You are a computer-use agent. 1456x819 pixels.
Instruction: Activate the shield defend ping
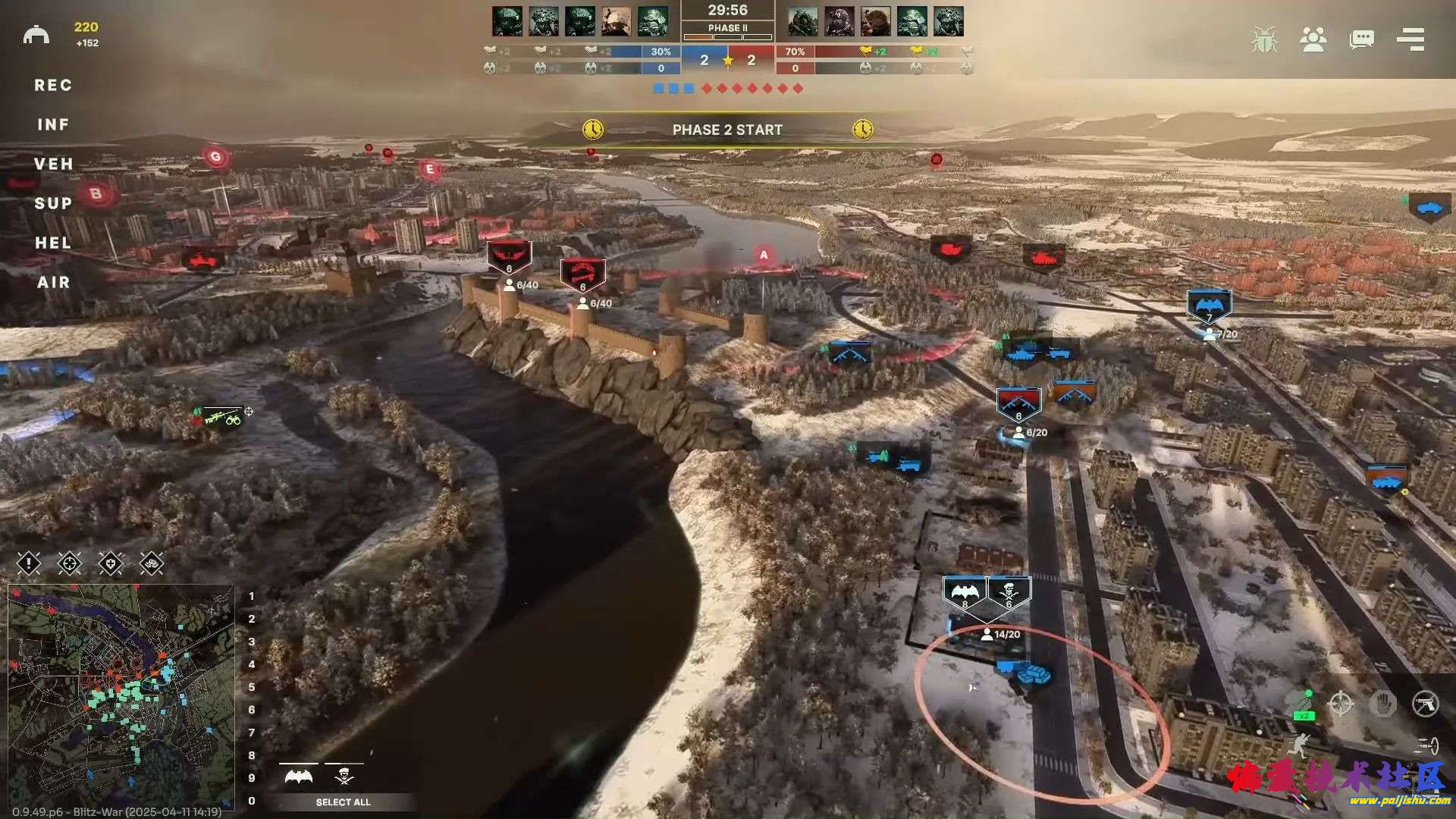[x=111, y=563]
